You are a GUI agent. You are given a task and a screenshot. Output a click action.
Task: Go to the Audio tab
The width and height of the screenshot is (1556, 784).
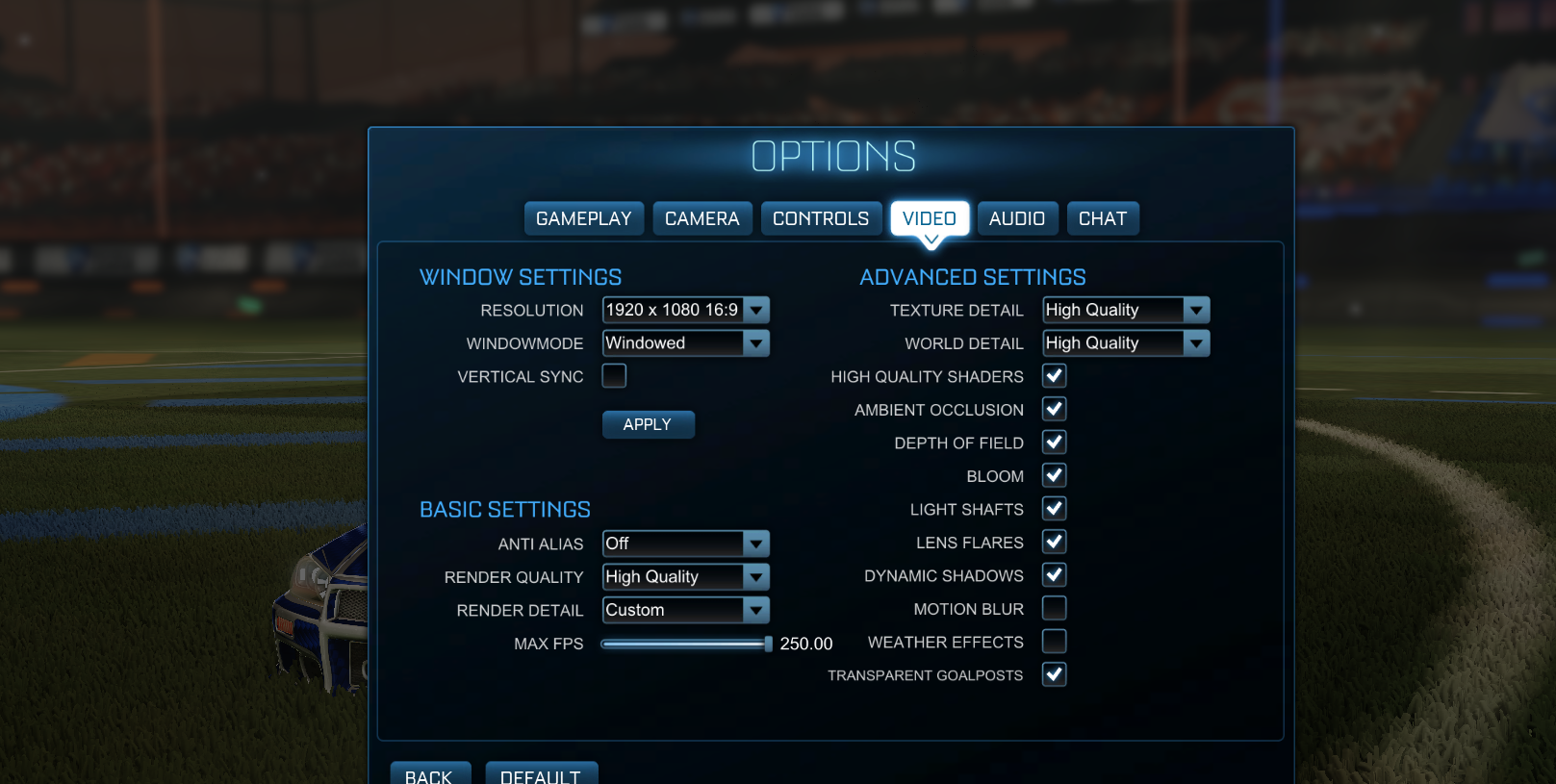click(x=1016, y=218)
